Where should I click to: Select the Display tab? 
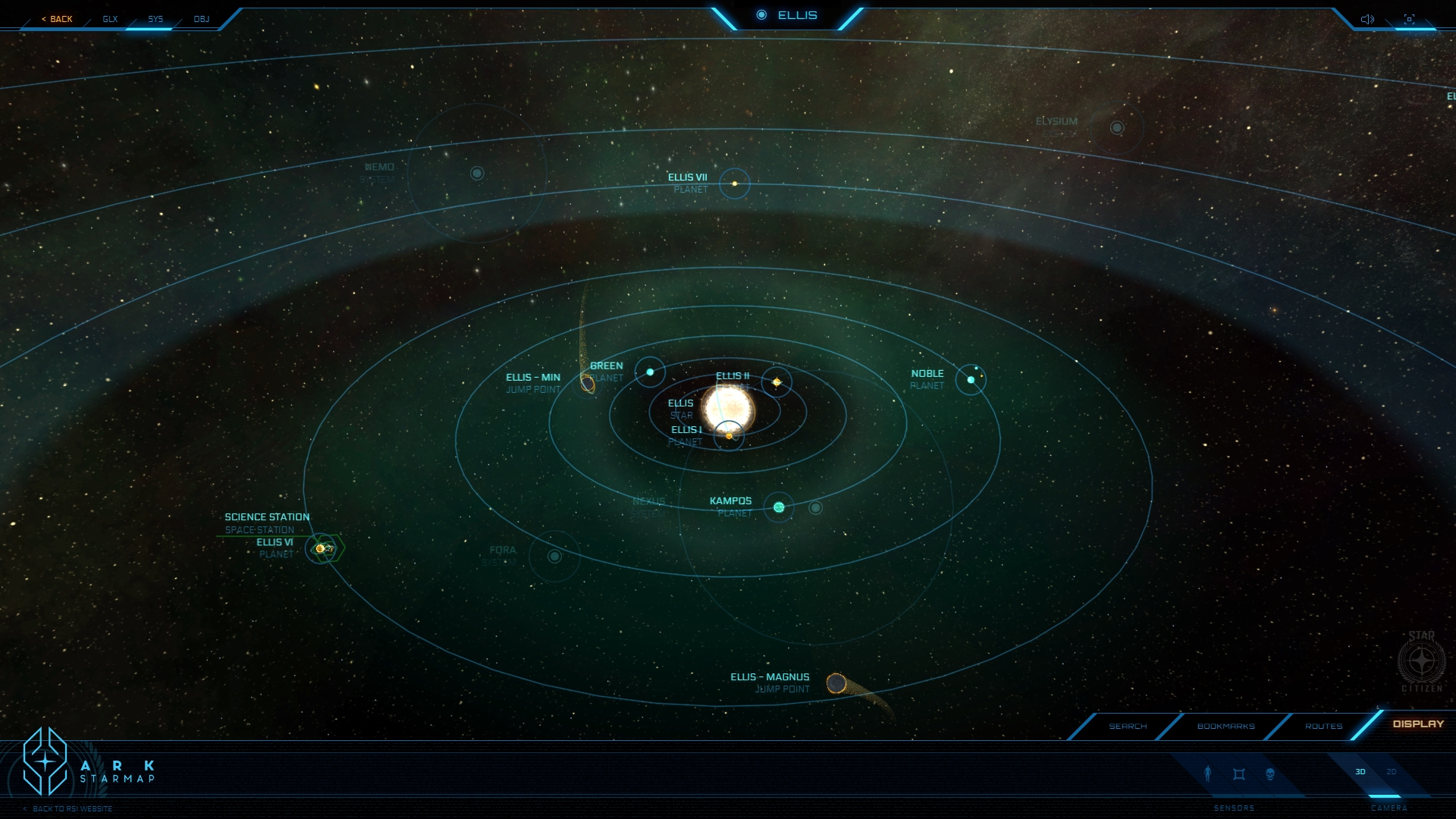coord(1418,723)
